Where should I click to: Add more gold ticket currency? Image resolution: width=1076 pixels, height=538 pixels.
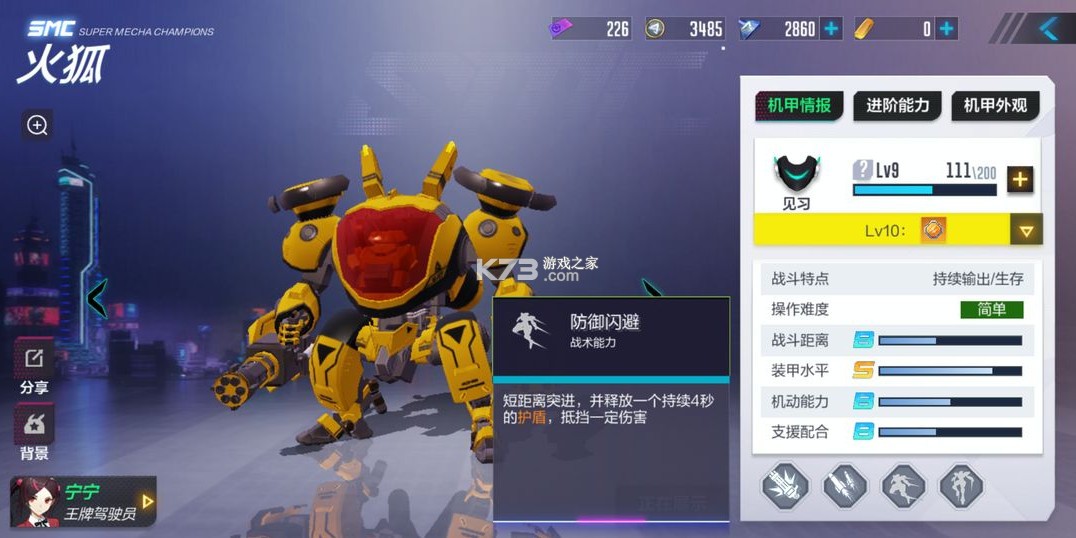[946, 29]
